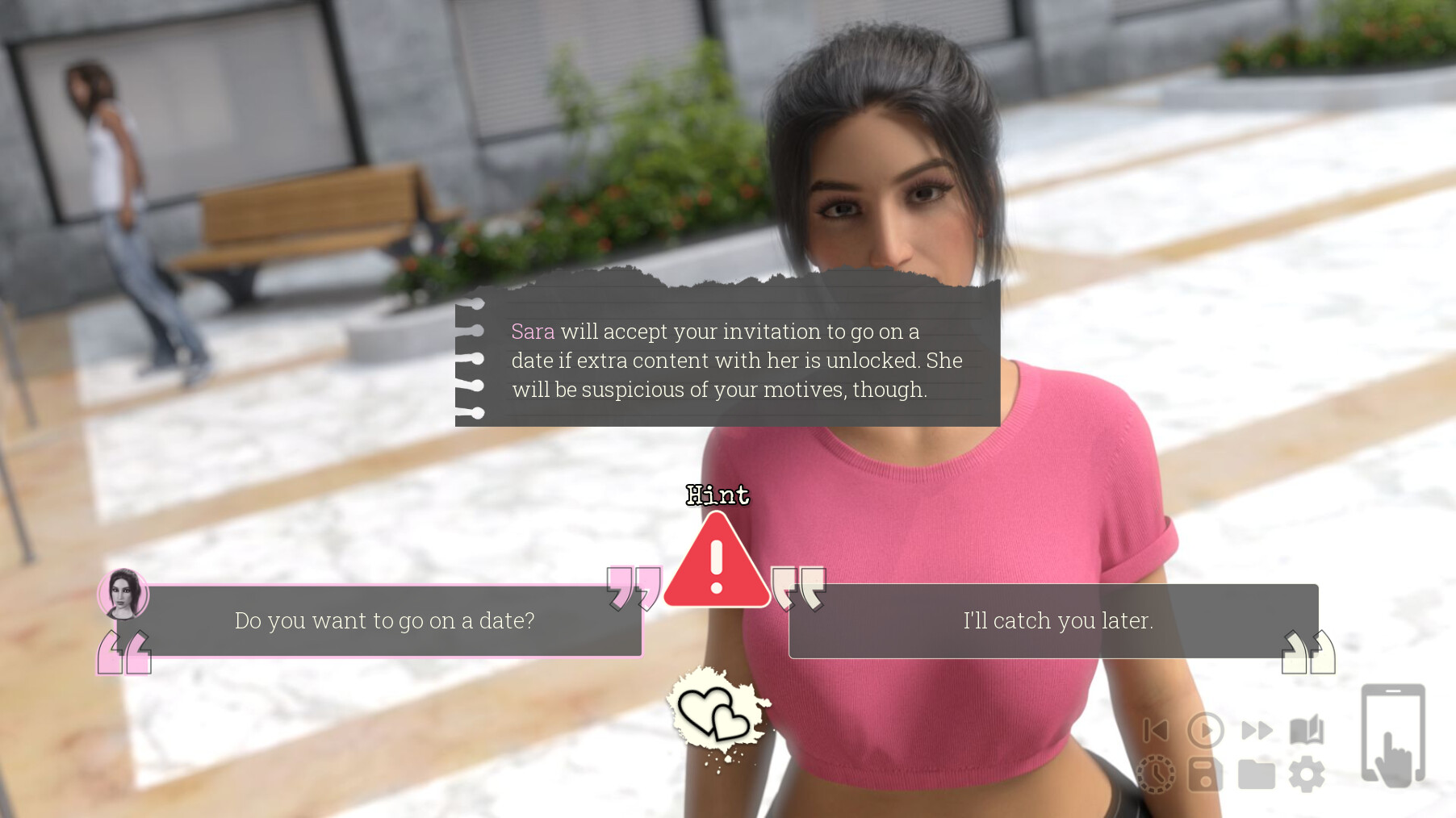Click Sara's circular portrait avatar

[124, 595]
